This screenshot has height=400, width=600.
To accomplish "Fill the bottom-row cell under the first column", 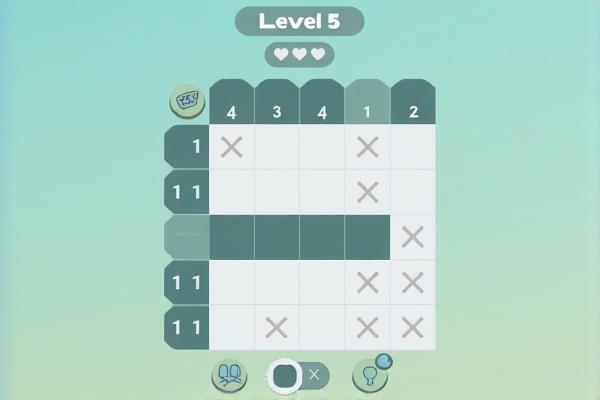I will [x=232, y=327].
